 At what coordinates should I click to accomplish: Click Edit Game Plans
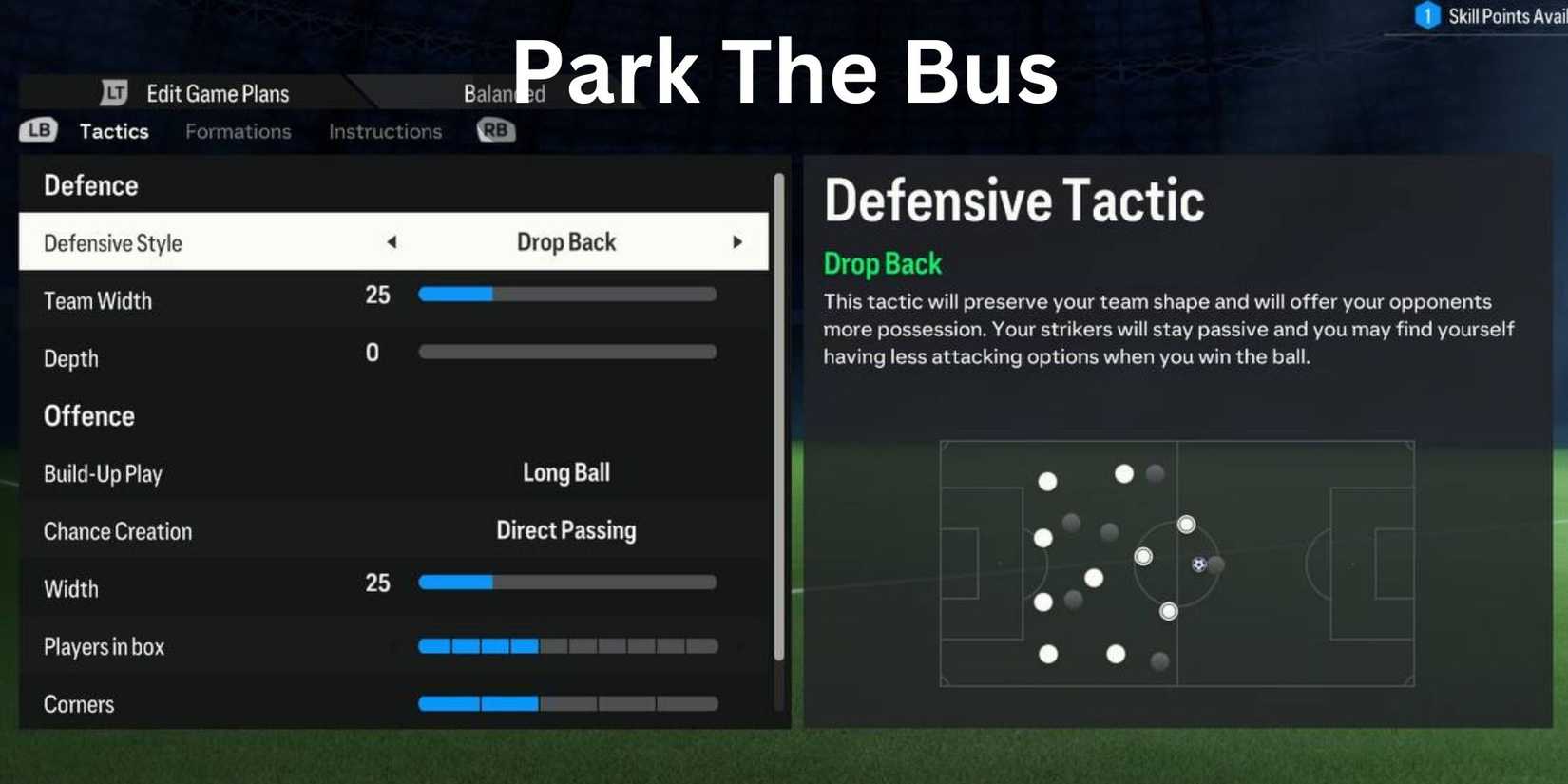pos(218,93)
